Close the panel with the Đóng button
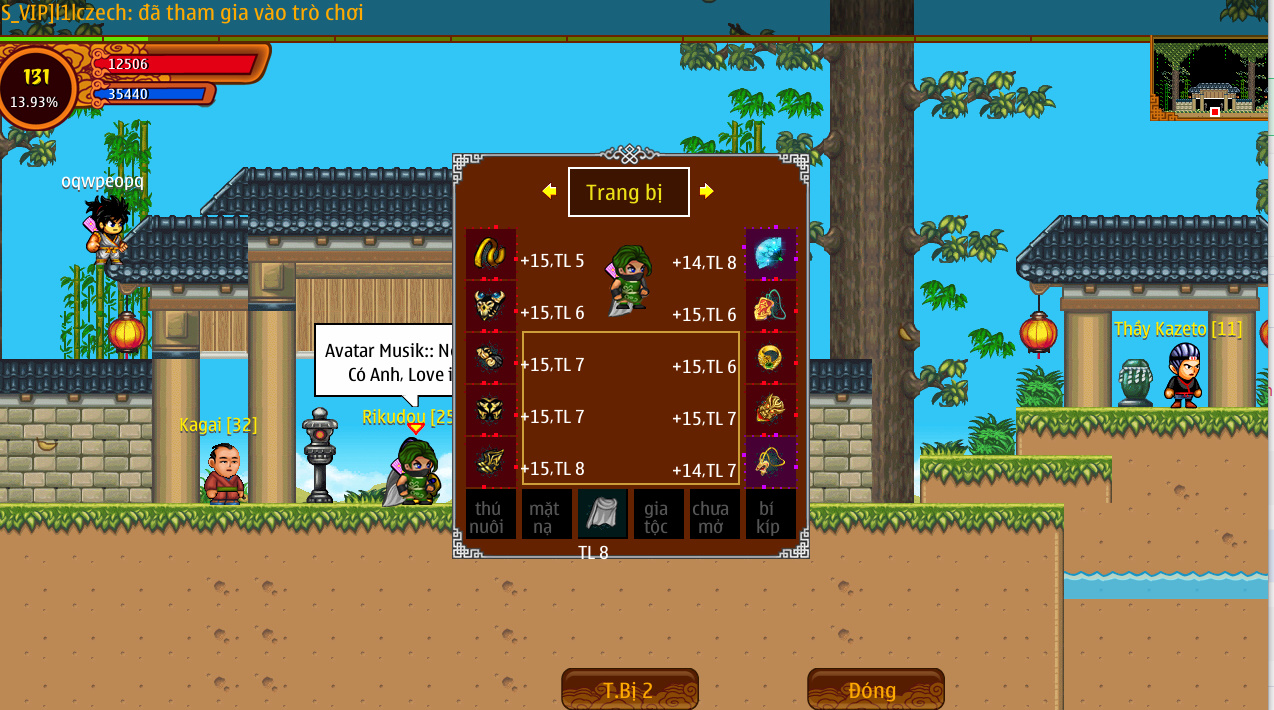 pyautogui.click(x=875, y=690)
